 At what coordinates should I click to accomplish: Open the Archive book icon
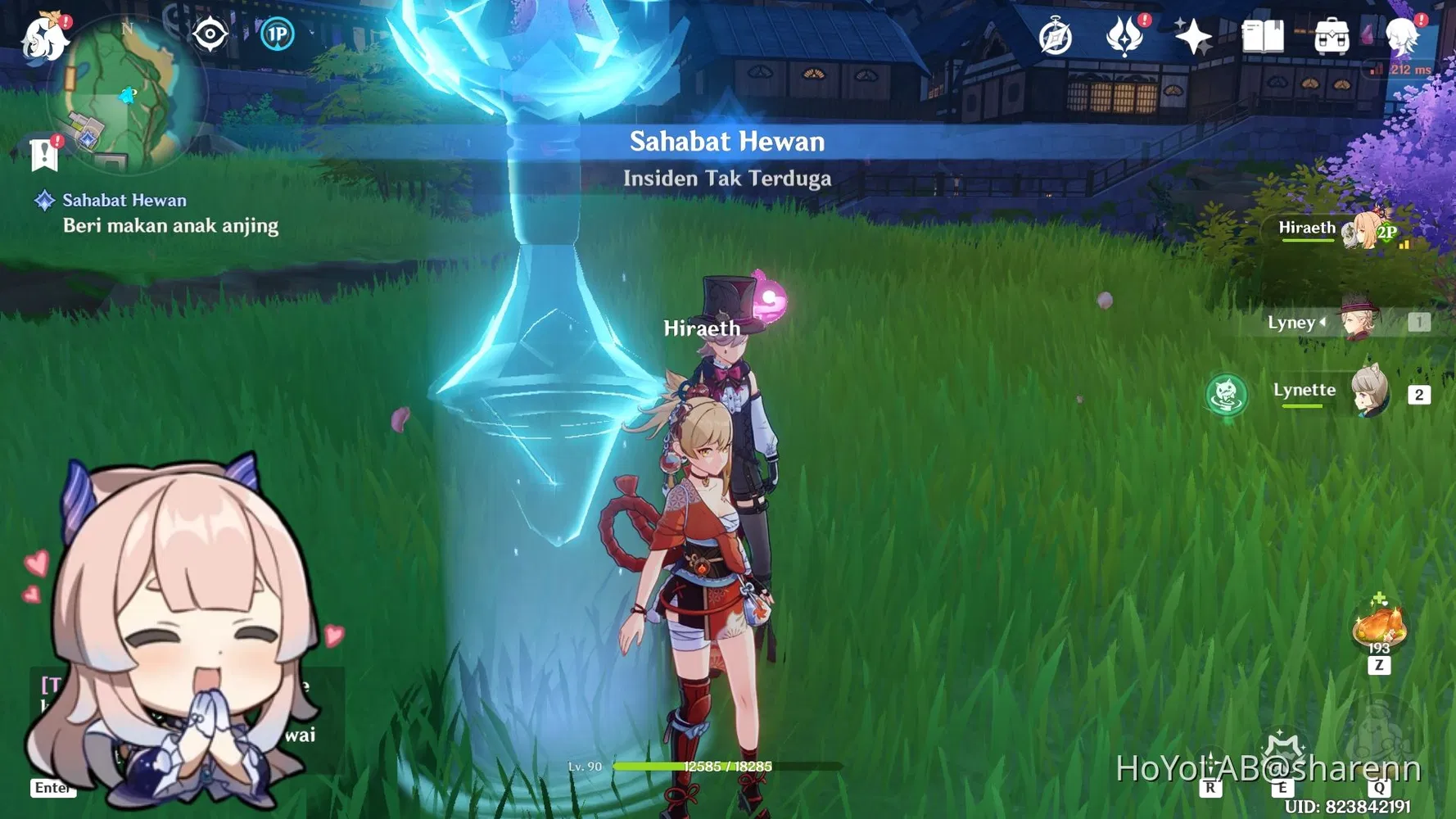(1264, 34)
